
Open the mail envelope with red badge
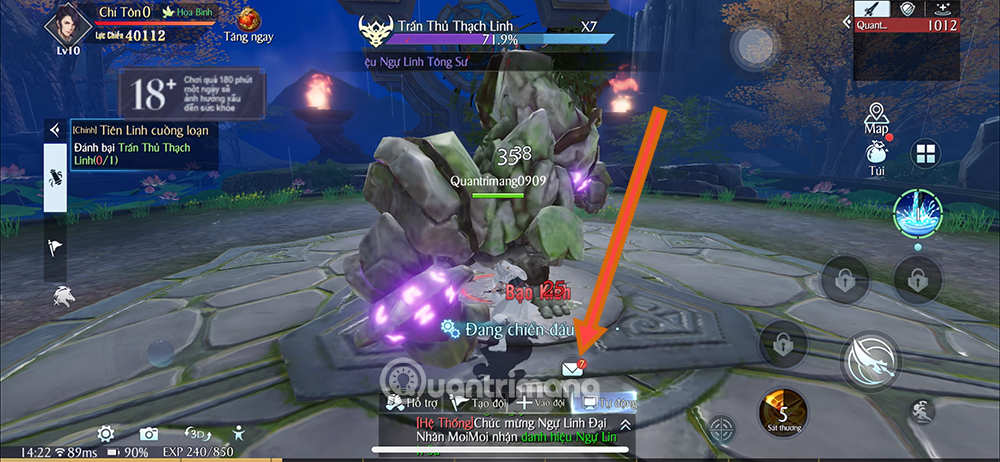coord(572,369)
